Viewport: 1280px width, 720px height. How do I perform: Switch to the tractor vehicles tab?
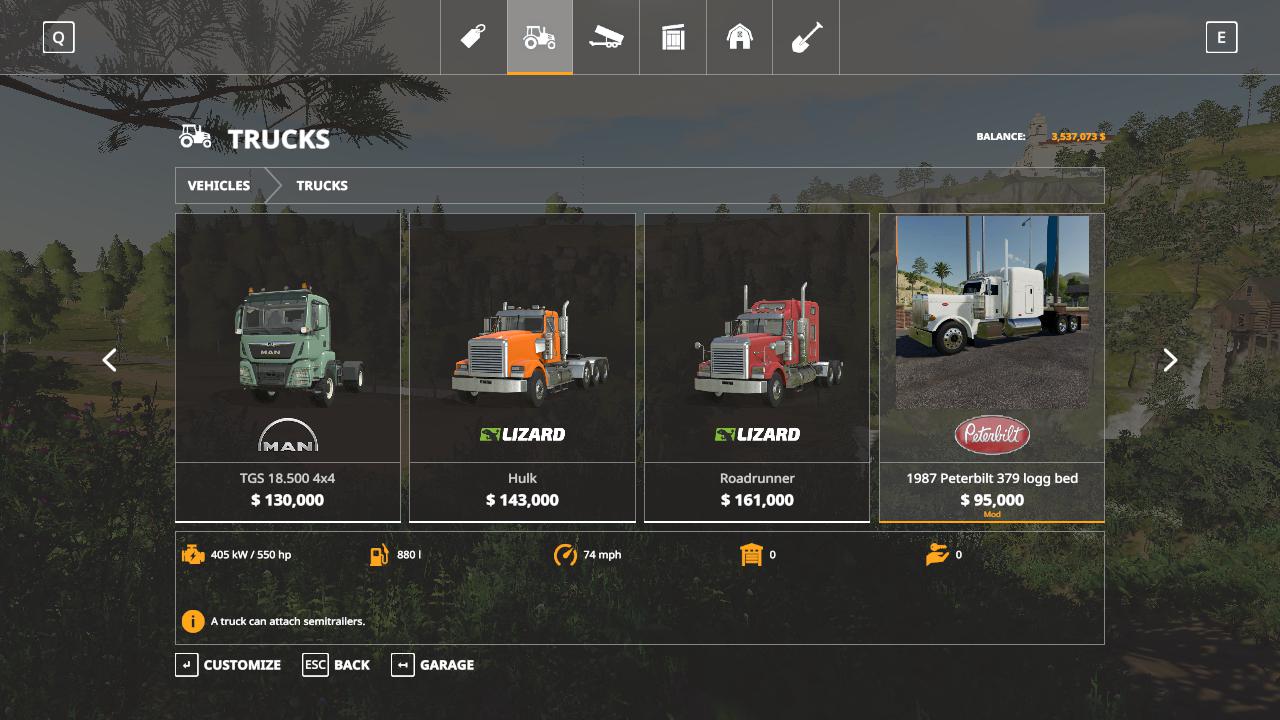540,37
